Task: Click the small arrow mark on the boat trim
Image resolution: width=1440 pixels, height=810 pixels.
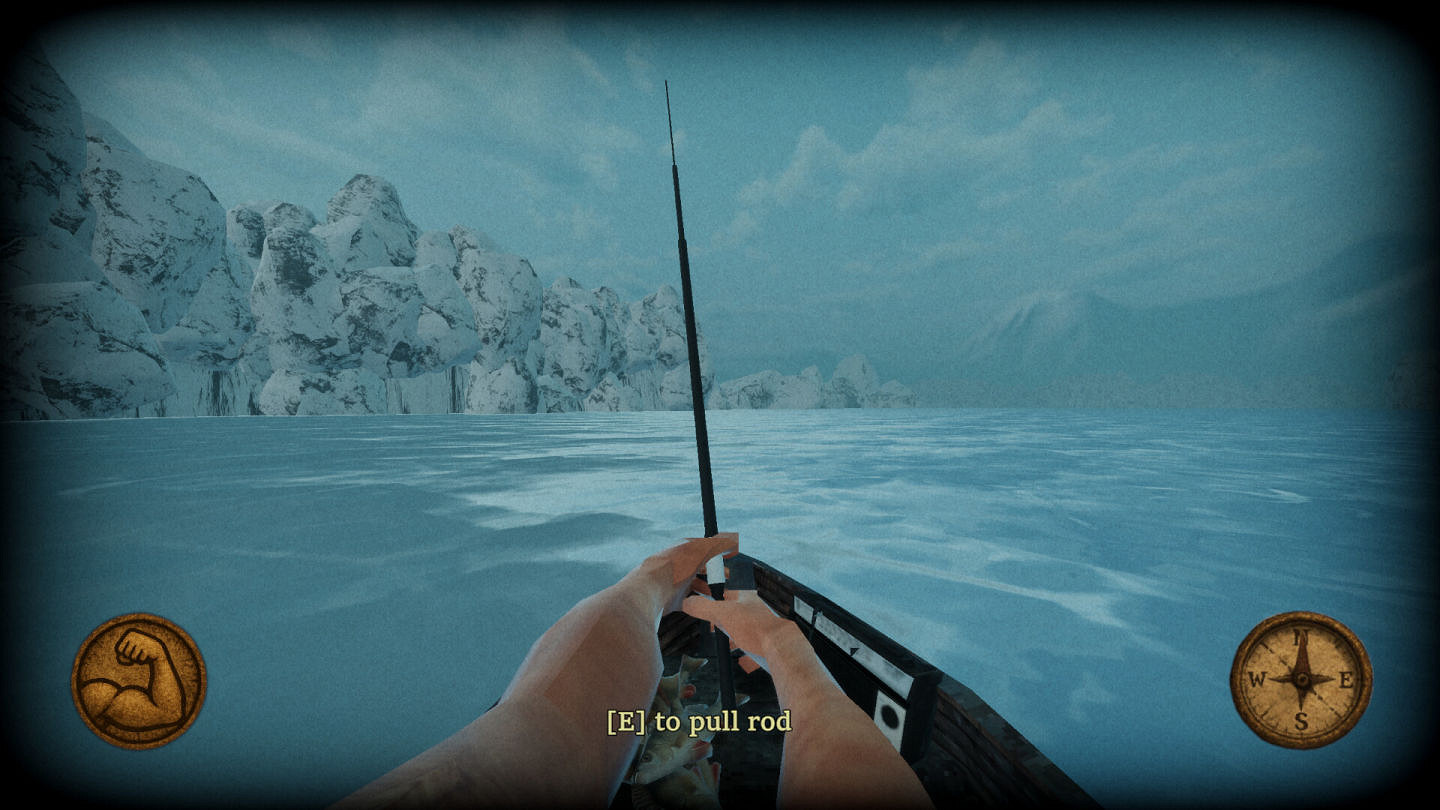Action: 854,651
